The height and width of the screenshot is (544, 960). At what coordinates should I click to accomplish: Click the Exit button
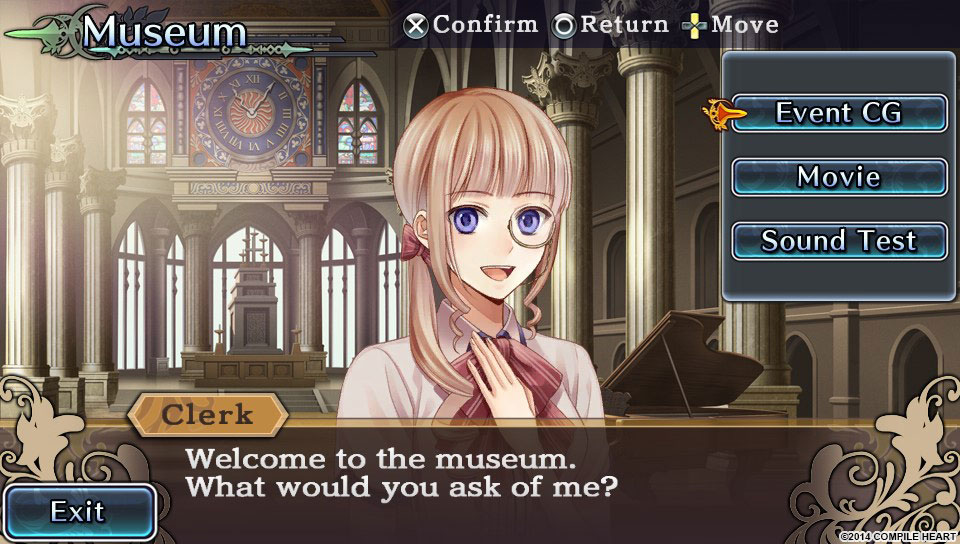click(x=78, y=512)
